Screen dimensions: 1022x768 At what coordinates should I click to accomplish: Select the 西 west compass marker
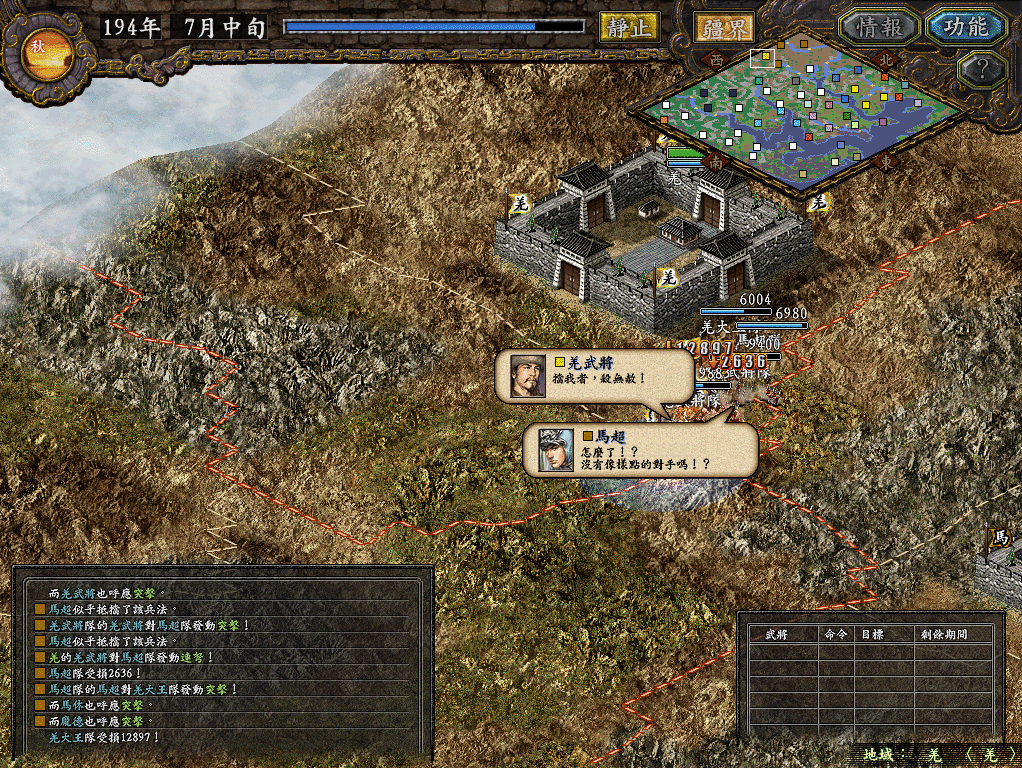716,60
